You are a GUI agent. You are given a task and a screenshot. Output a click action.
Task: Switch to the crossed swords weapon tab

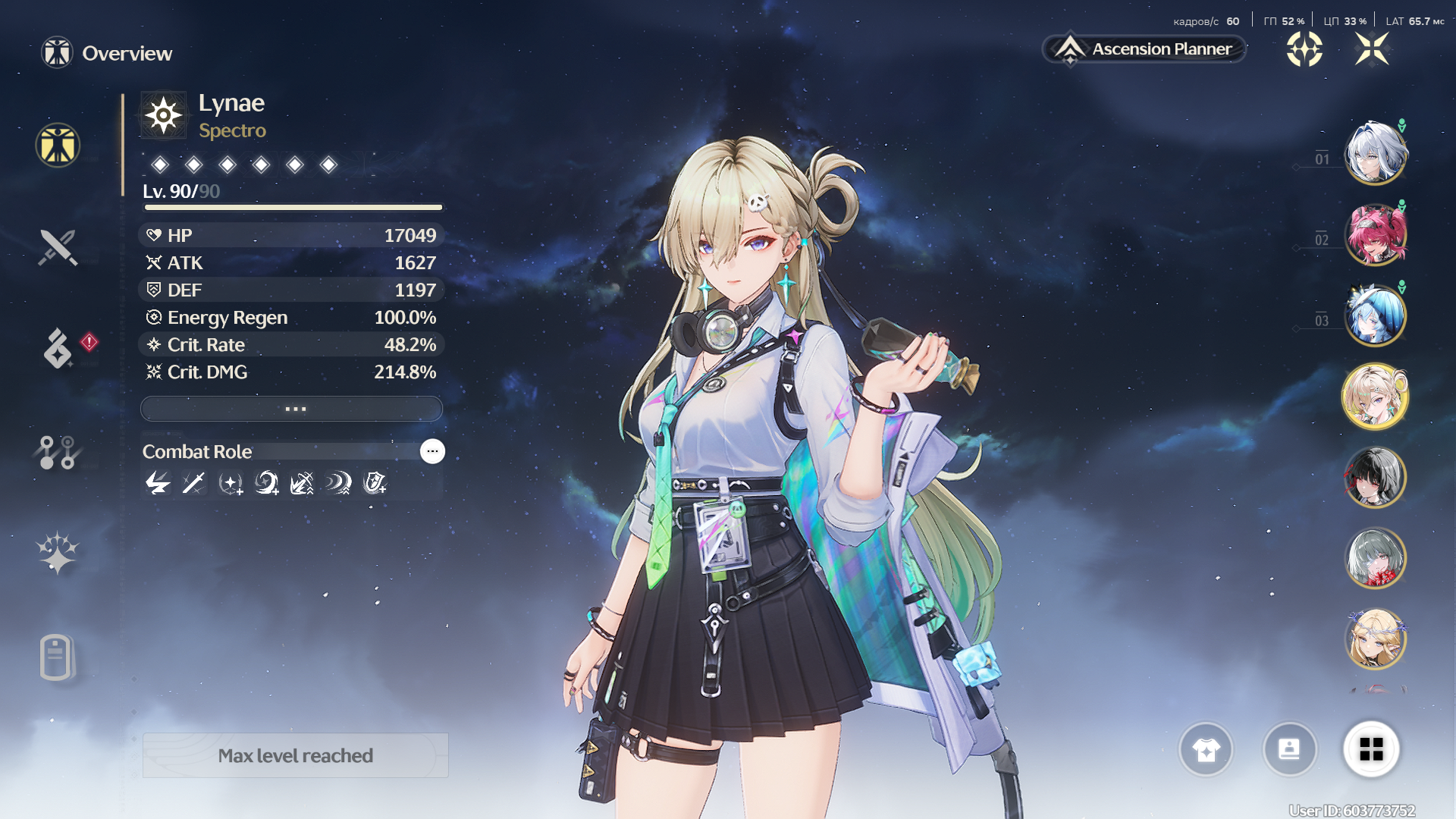(x=58, y=247)
